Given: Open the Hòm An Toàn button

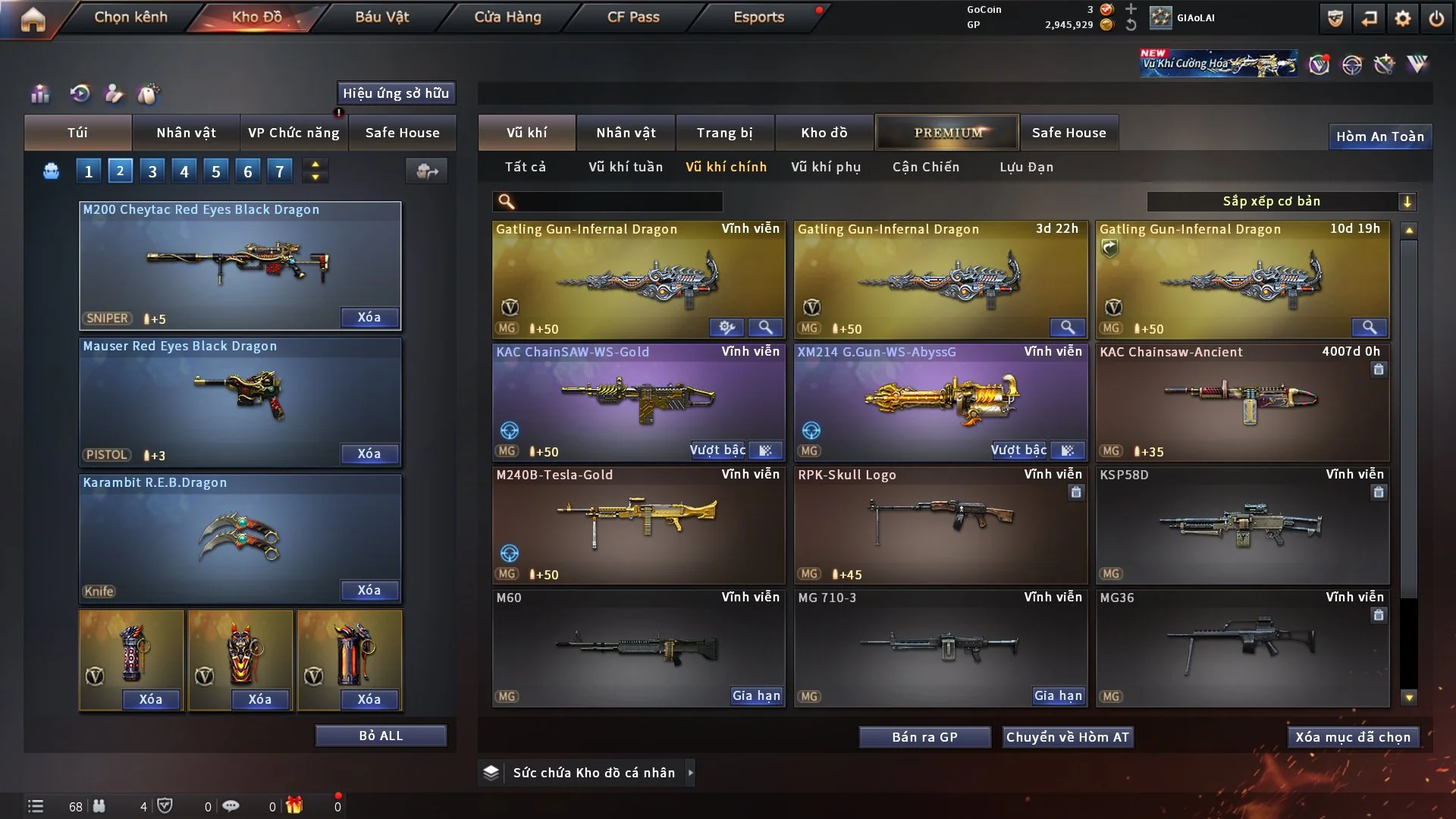Looking at the screenshot, I should point(1379,136).
